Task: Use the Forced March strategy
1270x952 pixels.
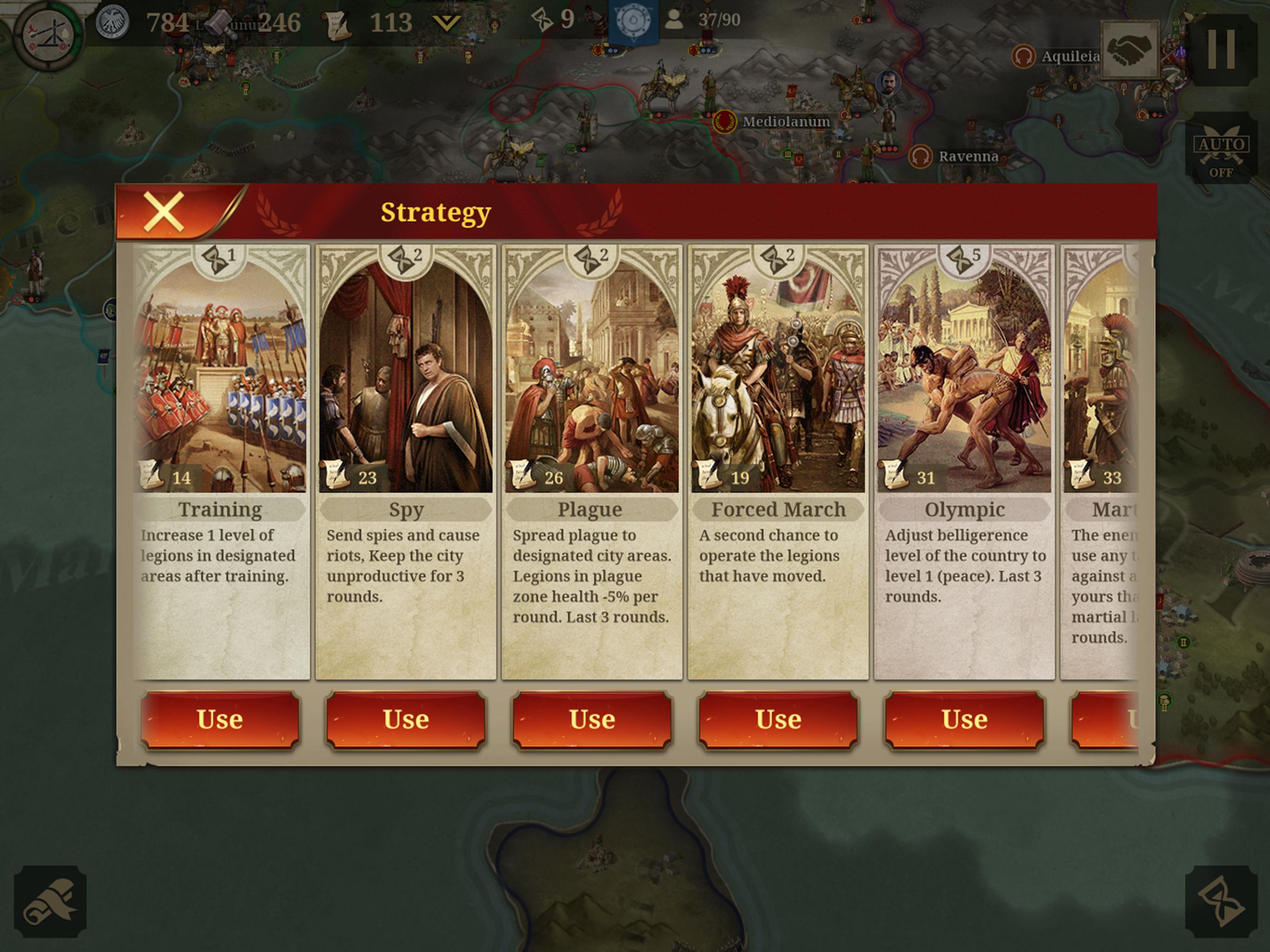Action: tap(778, 720)
